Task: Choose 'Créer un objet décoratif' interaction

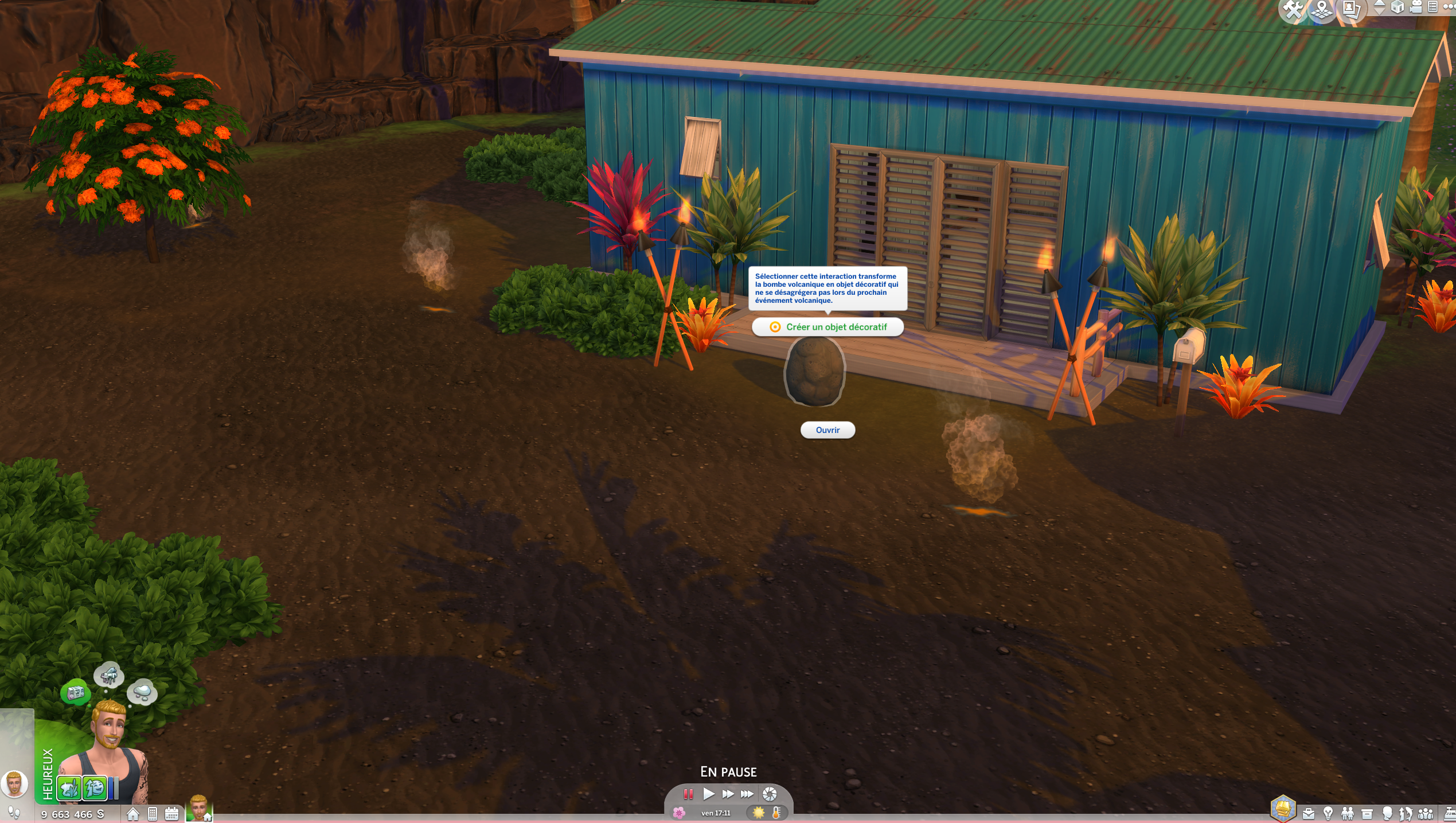Action: (827, 327)
